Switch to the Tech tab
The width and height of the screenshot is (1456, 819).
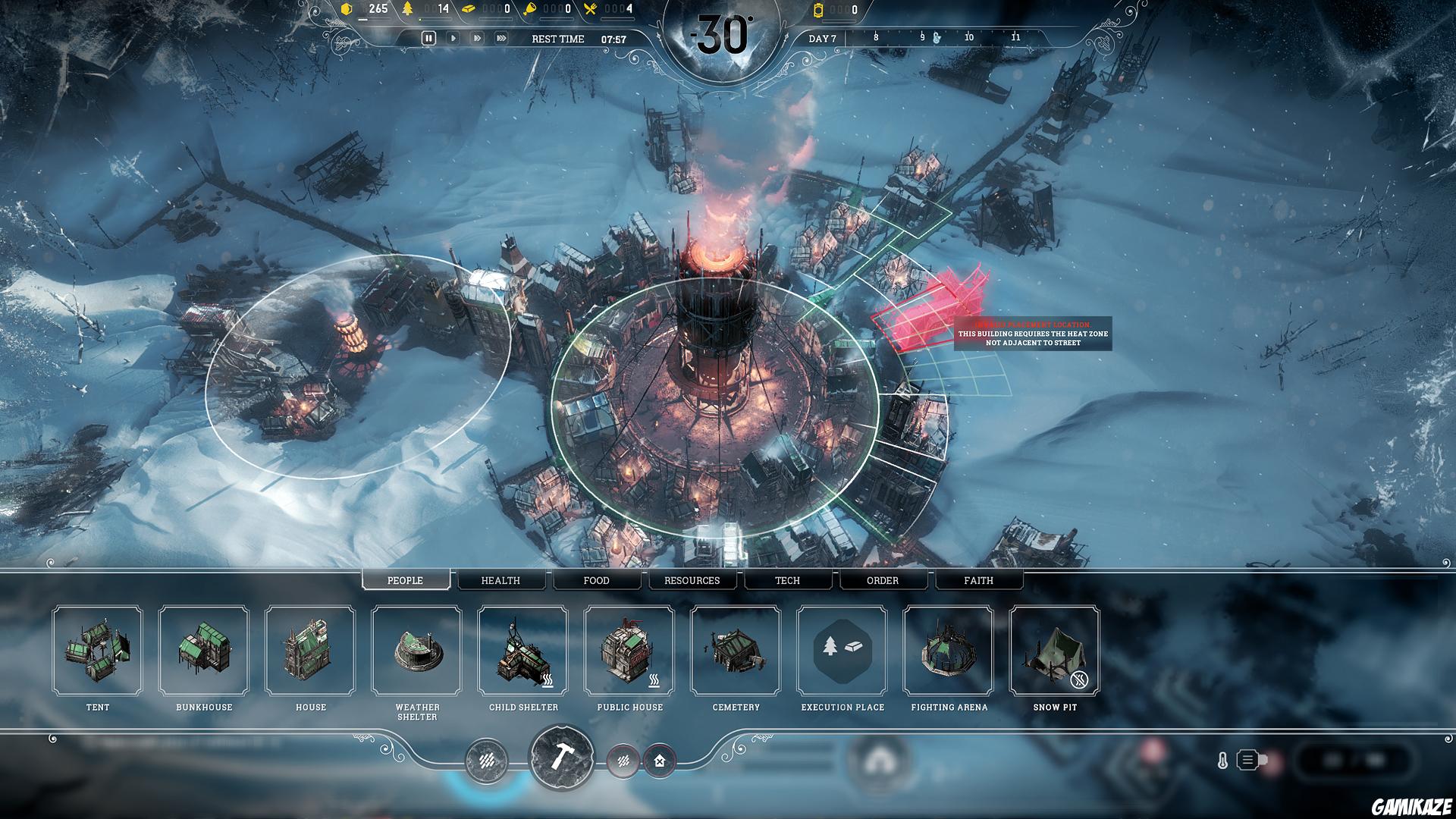click(787, 580)
